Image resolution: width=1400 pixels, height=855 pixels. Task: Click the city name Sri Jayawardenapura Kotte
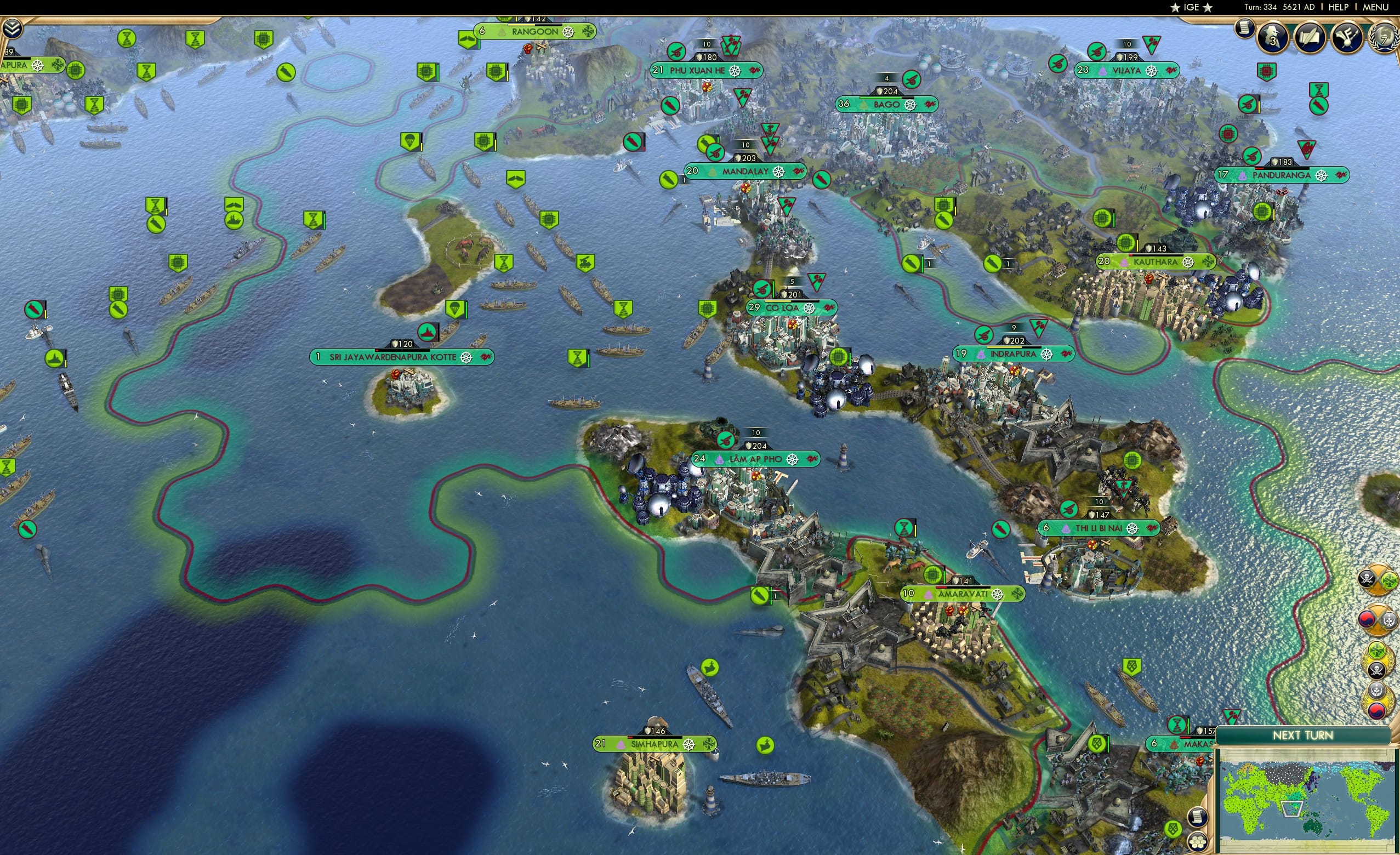[x=392, y=357]
